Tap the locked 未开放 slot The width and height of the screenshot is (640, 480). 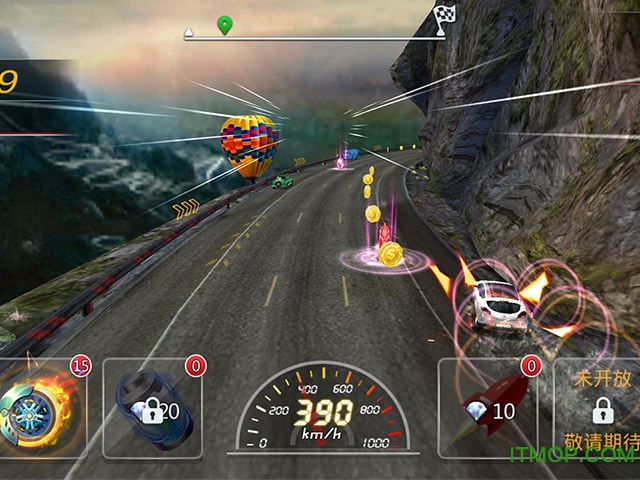600,408
